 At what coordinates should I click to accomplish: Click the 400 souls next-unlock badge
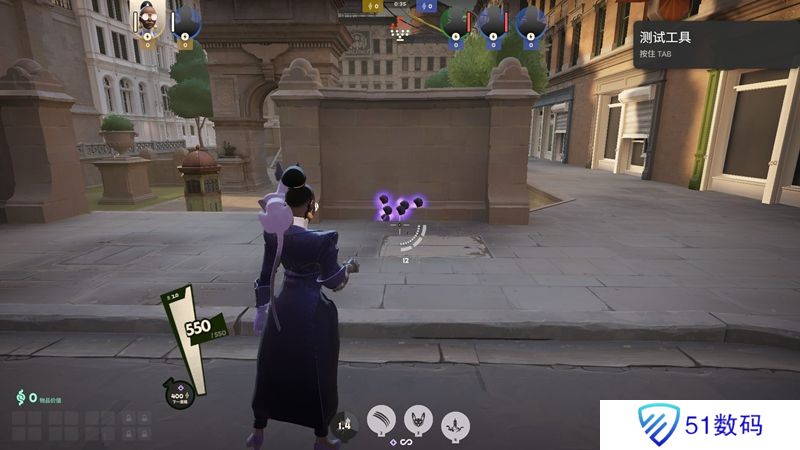[x=180, y=395]
